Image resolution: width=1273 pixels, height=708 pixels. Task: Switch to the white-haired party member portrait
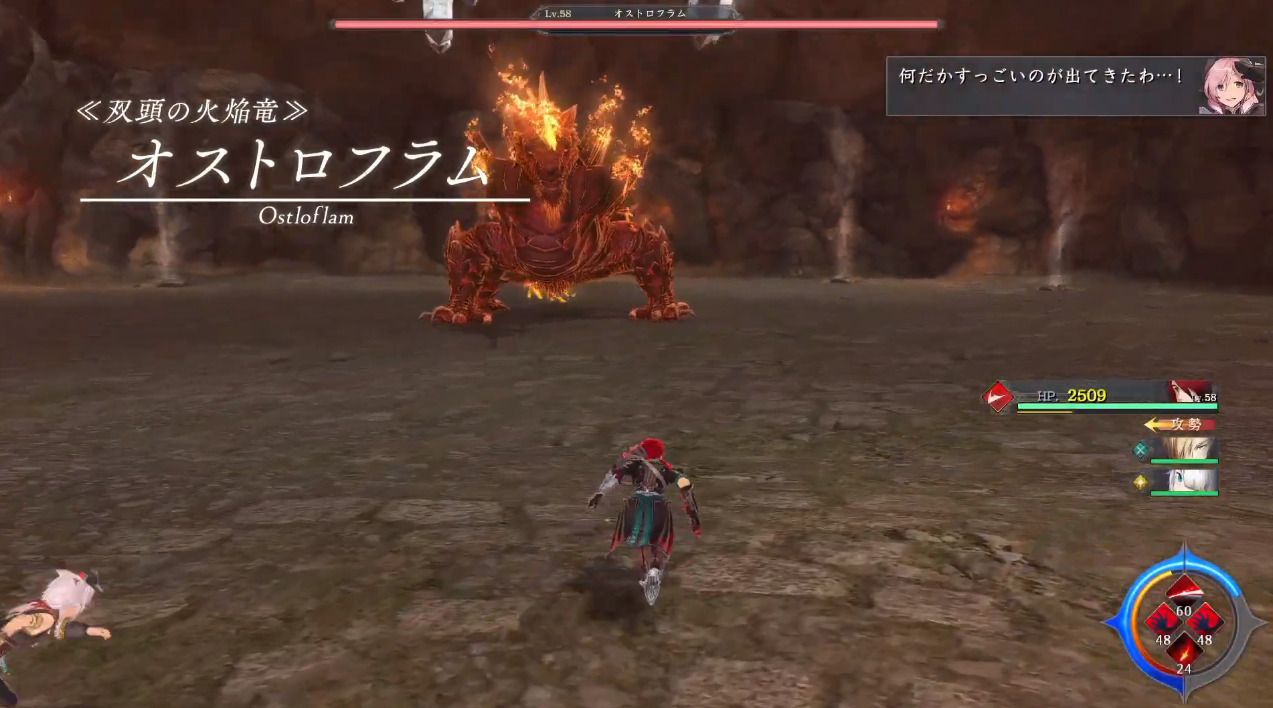tap(1184, 480)
